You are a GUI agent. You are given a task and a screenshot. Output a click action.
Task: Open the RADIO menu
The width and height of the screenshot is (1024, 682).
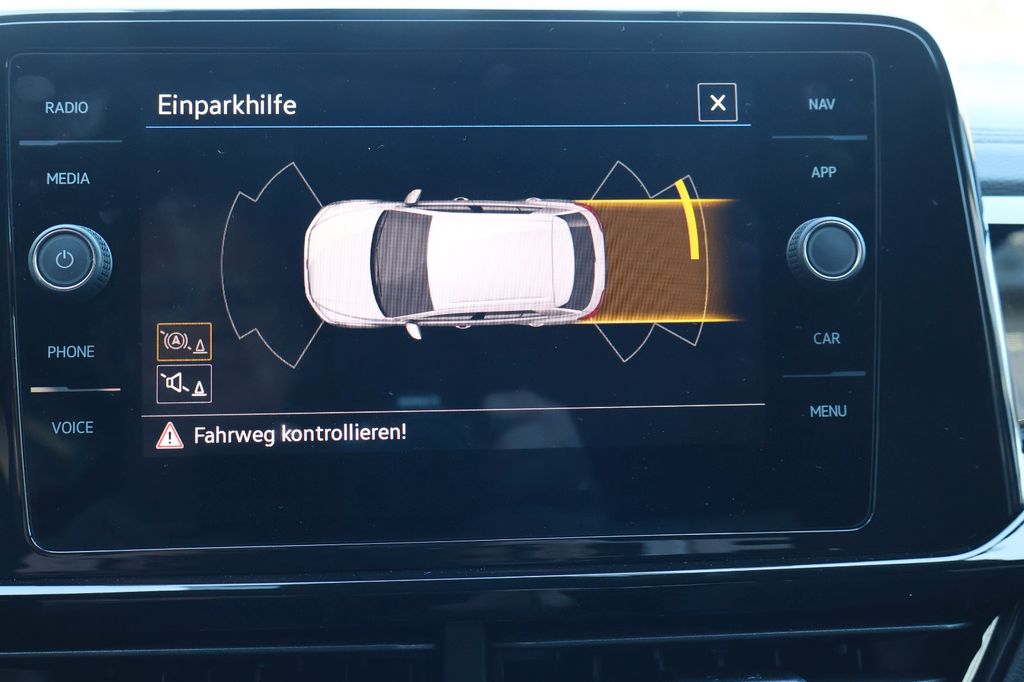click(x=67, y=108)
